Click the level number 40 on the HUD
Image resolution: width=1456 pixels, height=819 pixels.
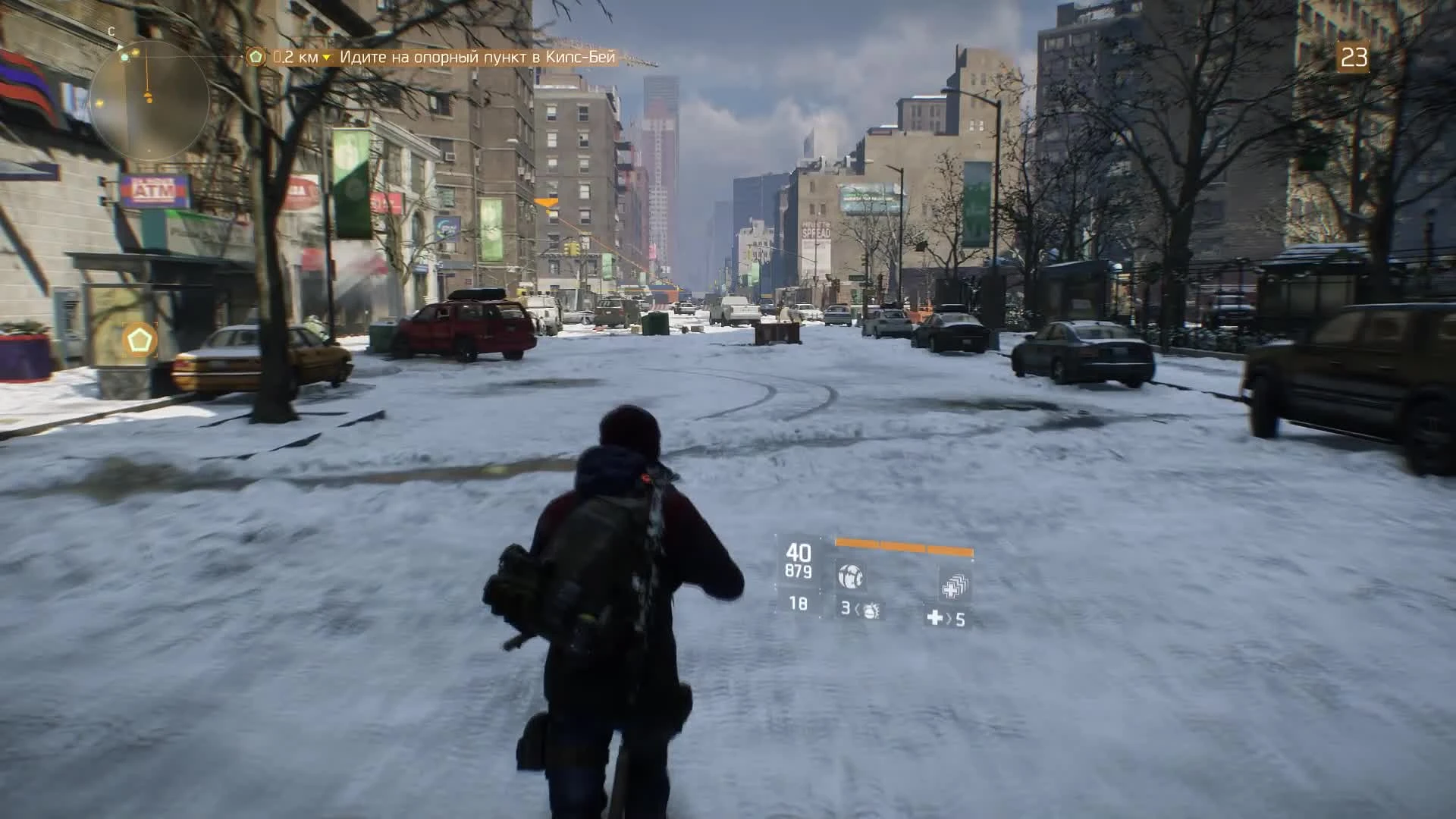pyautogui.click(x=799, y=552)
